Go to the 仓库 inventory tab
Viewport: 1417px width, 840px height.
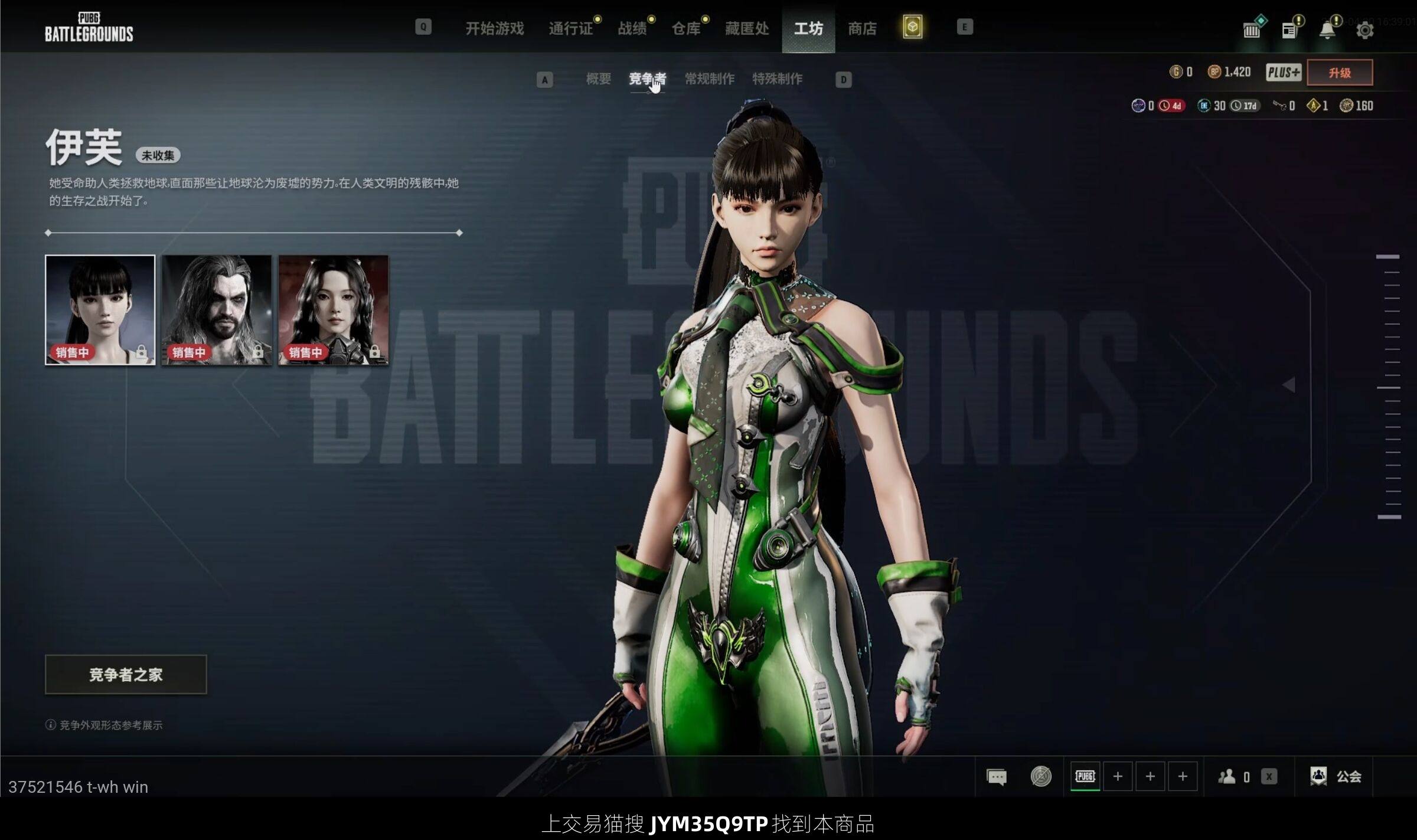point(685,28)
